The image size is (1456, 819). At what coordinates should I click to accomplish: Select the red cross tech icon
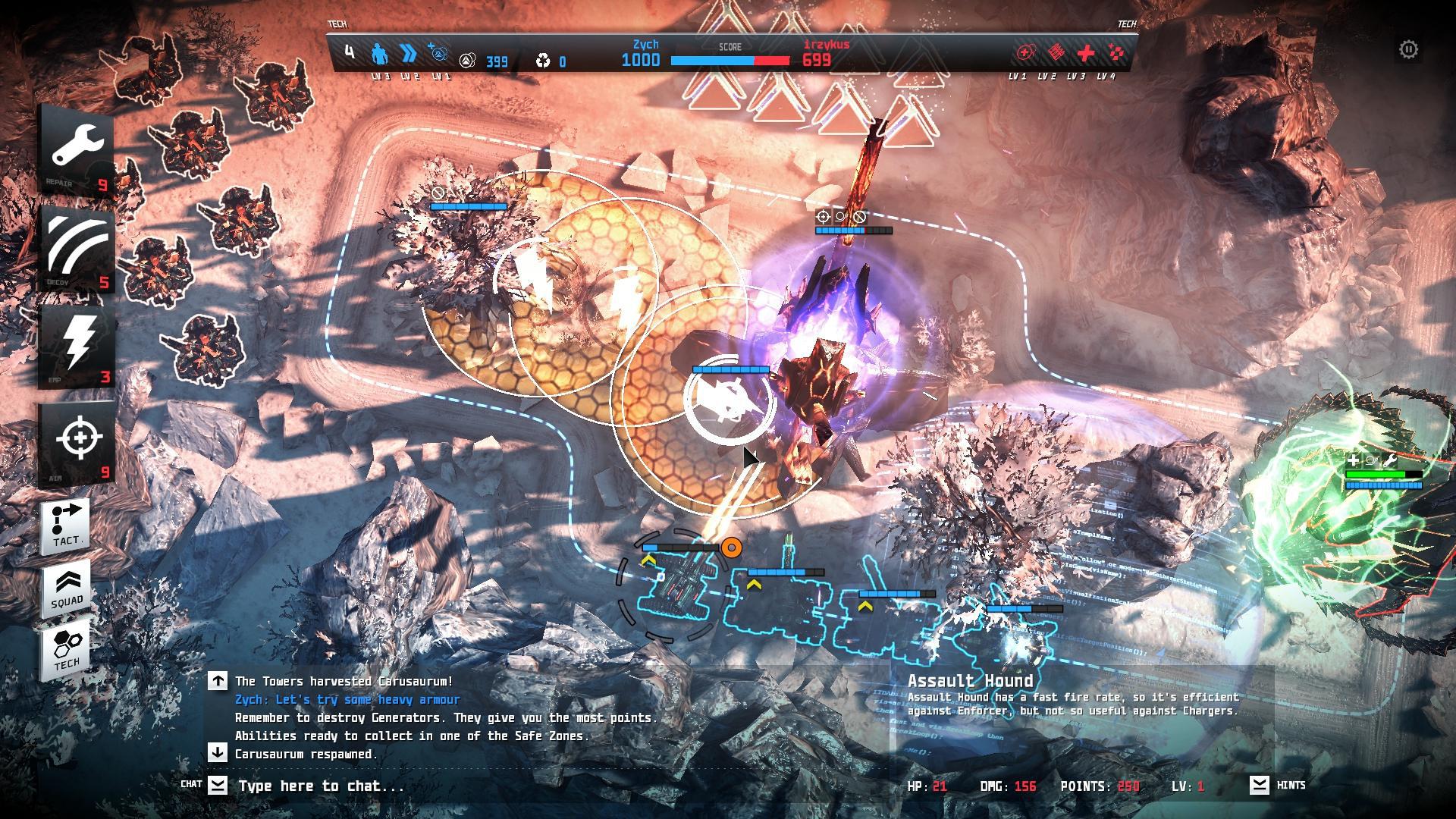(x=1086, y=53)
